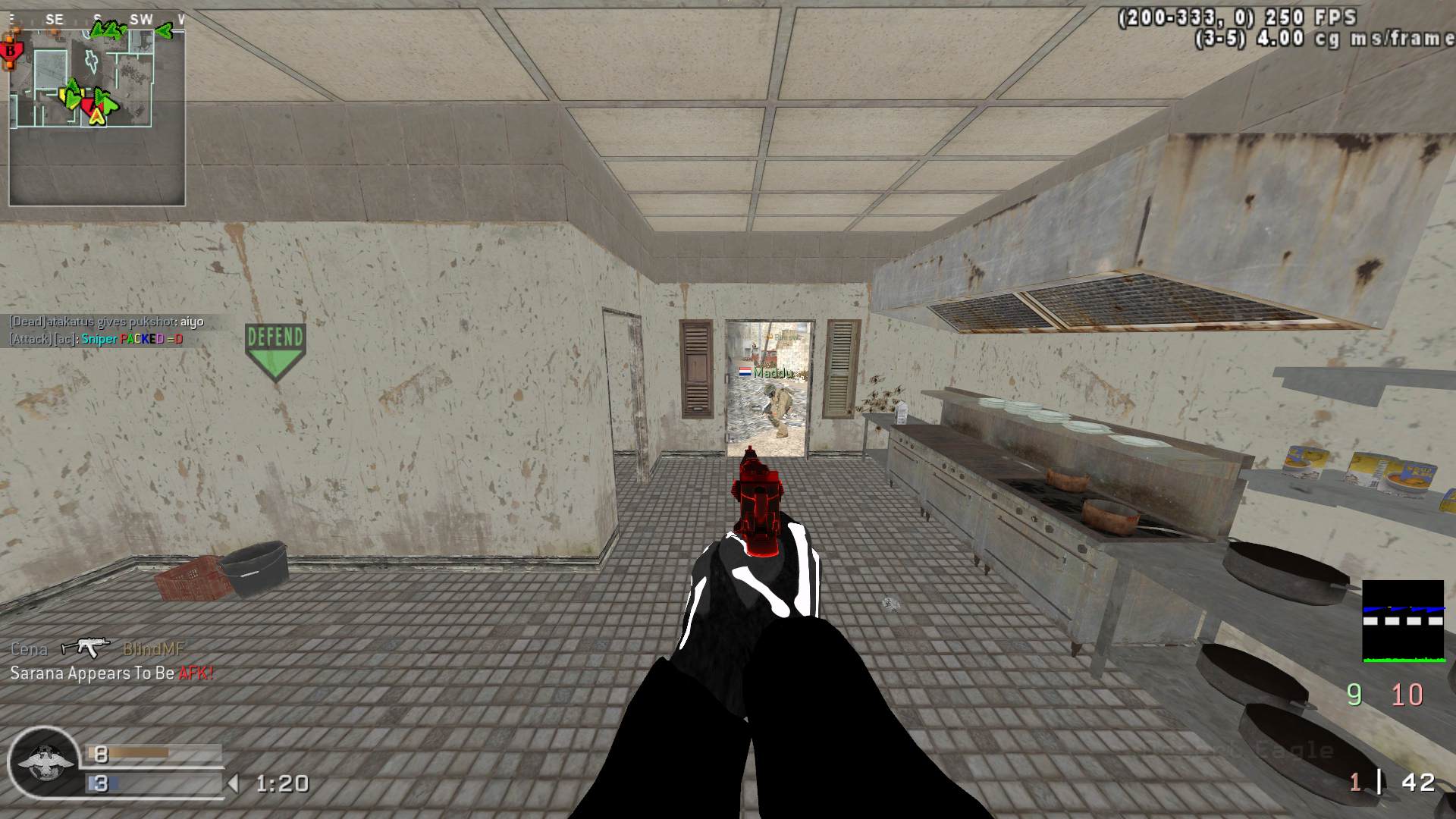Click the AK-47 kill feed icon
This screenshot has width=1456, height=819.
[86, 647]
